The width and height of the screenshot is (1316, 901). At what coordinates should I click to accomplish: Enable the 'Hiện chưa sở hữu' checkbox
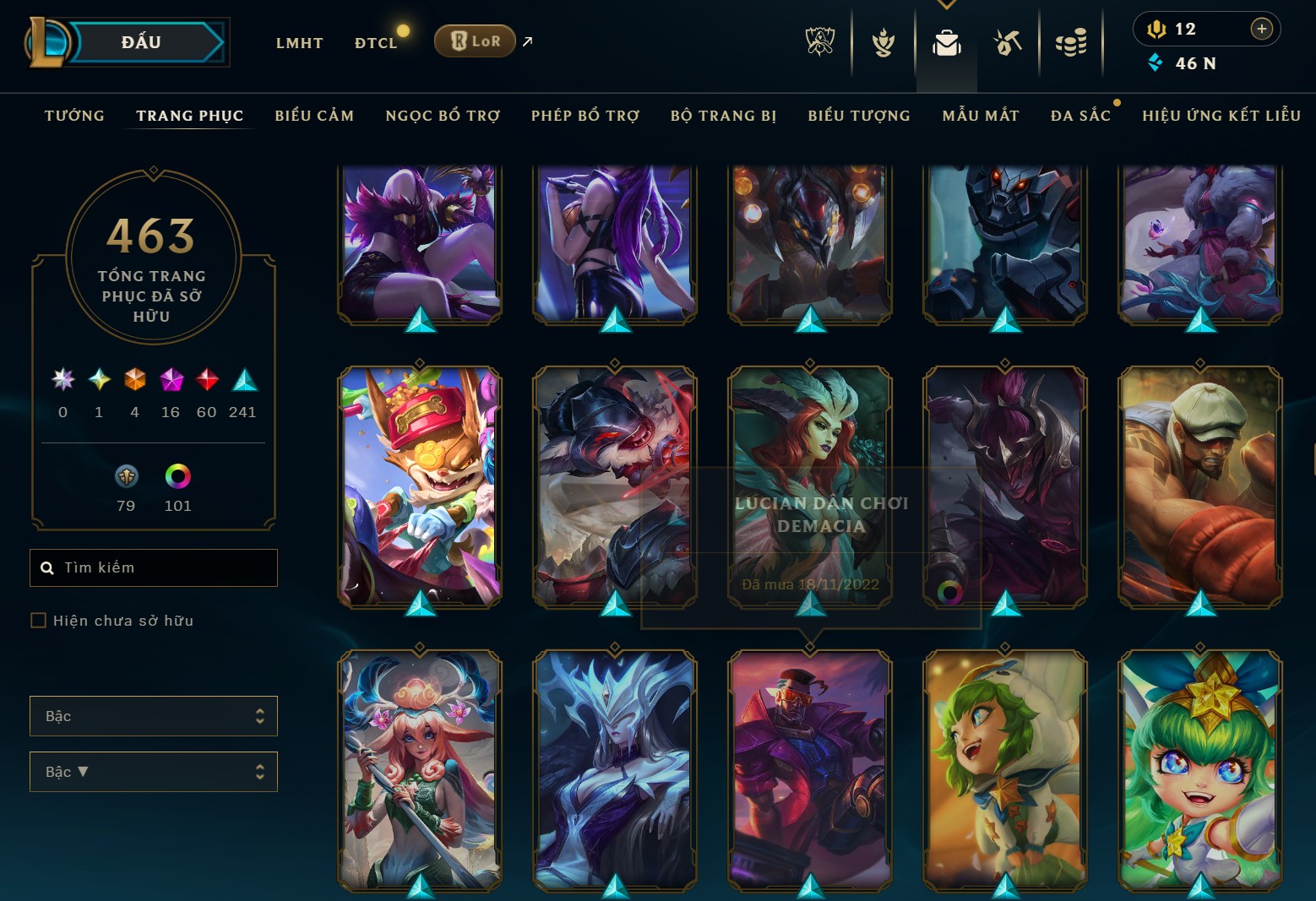tap(39, 620)
